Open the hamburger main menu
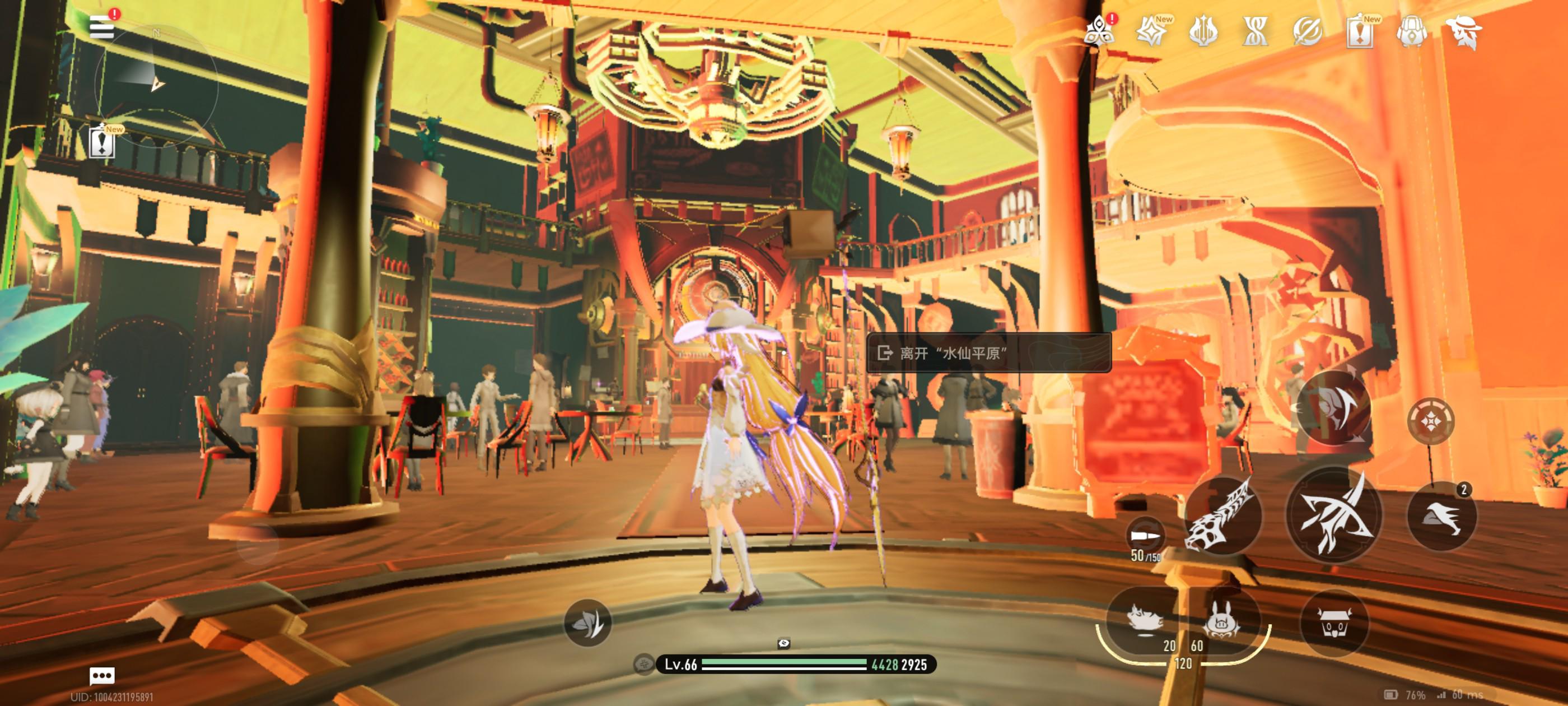The width and height of the screenshot is (1568, 706). (101, 27)
